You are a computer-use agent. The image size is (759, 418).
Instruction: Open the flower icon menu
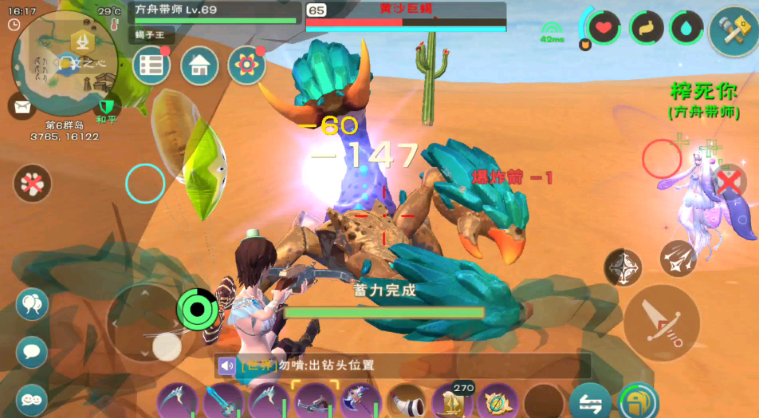click(247, 66)
